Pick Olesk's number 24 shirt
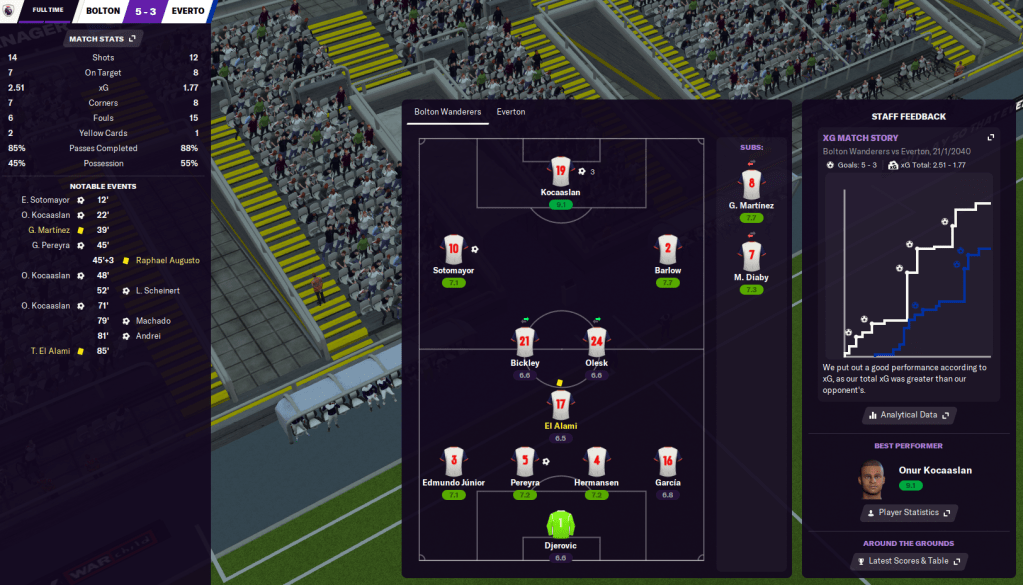Screen dimensions: 1023x585 tap(597, 342)
